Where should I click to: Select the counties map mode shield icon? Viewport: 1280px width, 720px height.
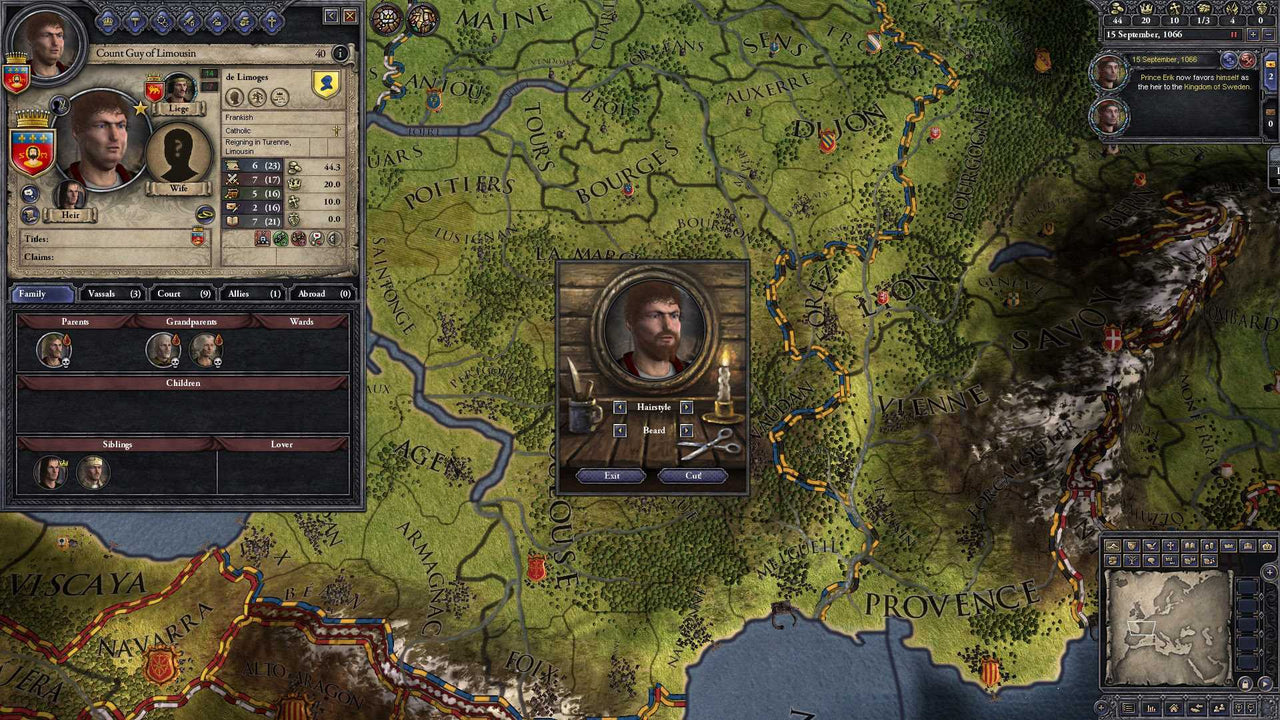click(1131, 546)
